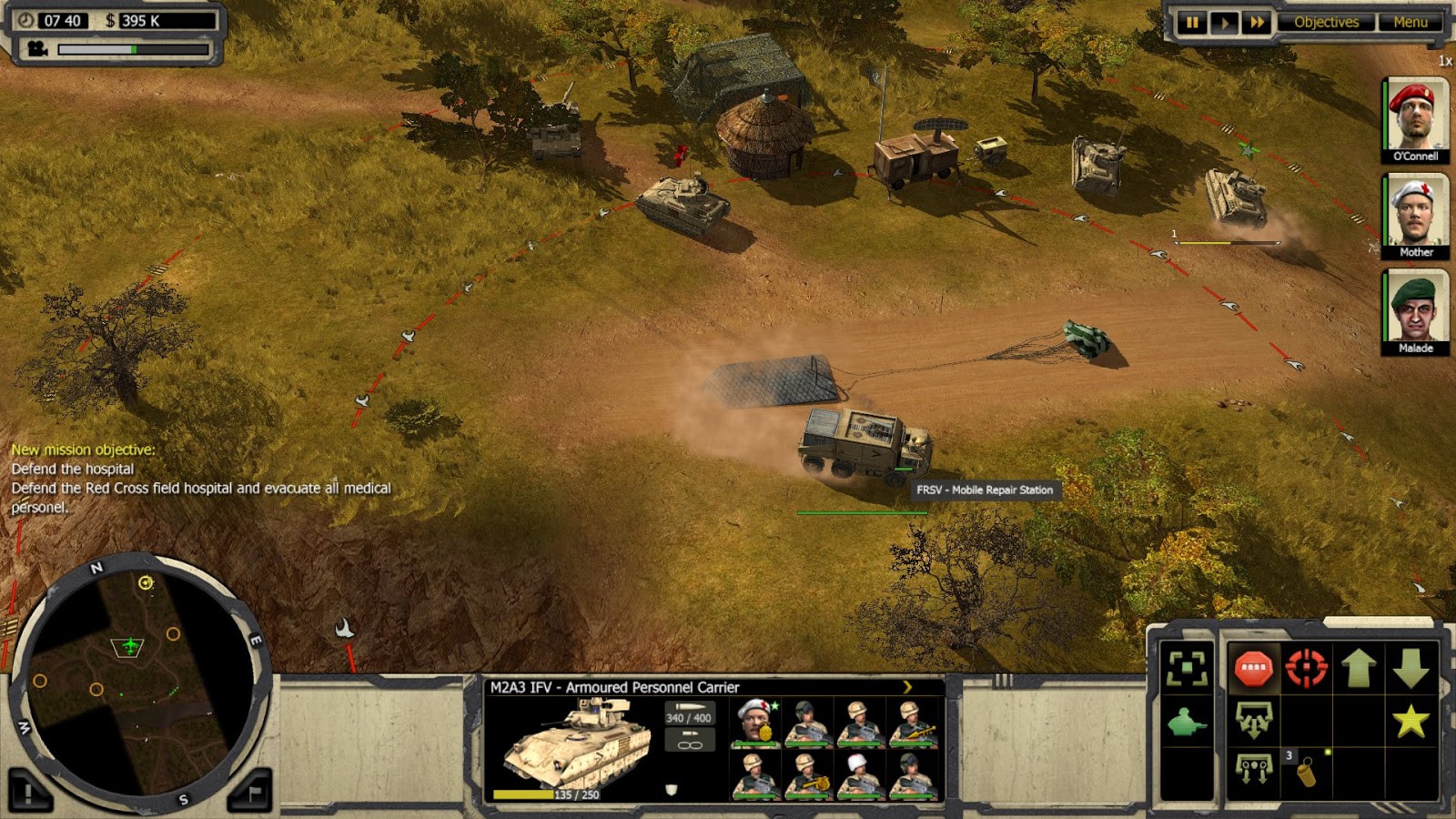The height and width of the screenshot is (819, 1456).
Task: Click the green down arrow command icon
Action: point(1410,668)
